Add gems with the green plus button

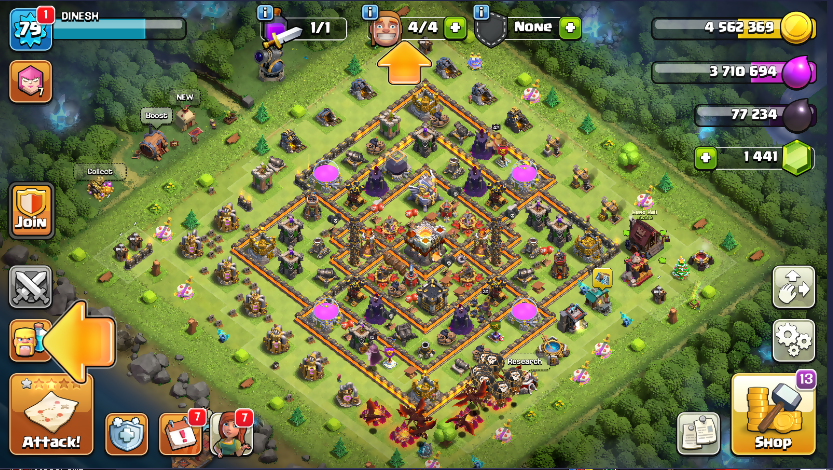point(707,157)
